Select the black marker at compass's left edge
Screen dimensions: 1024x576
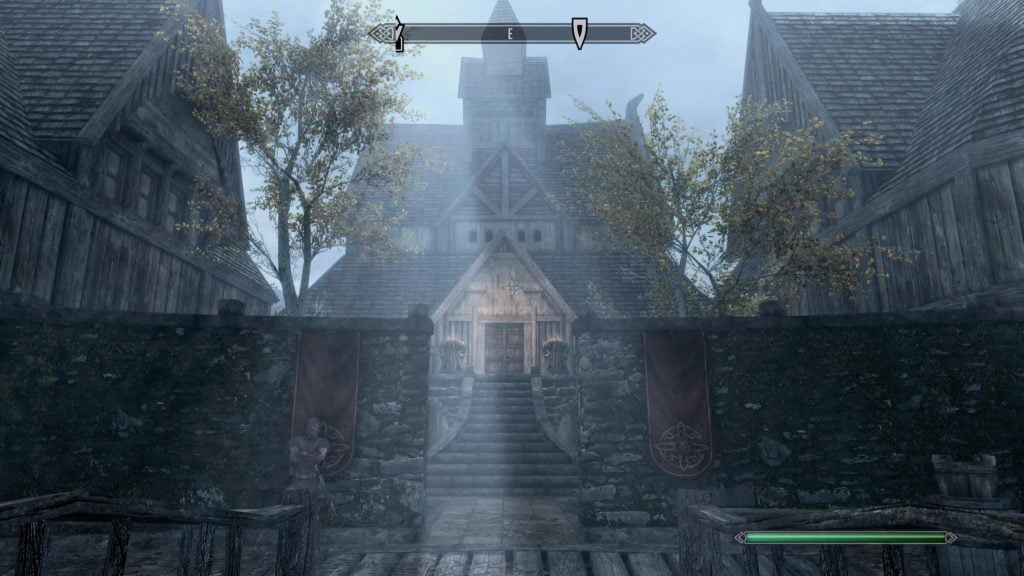coord(398,35)
